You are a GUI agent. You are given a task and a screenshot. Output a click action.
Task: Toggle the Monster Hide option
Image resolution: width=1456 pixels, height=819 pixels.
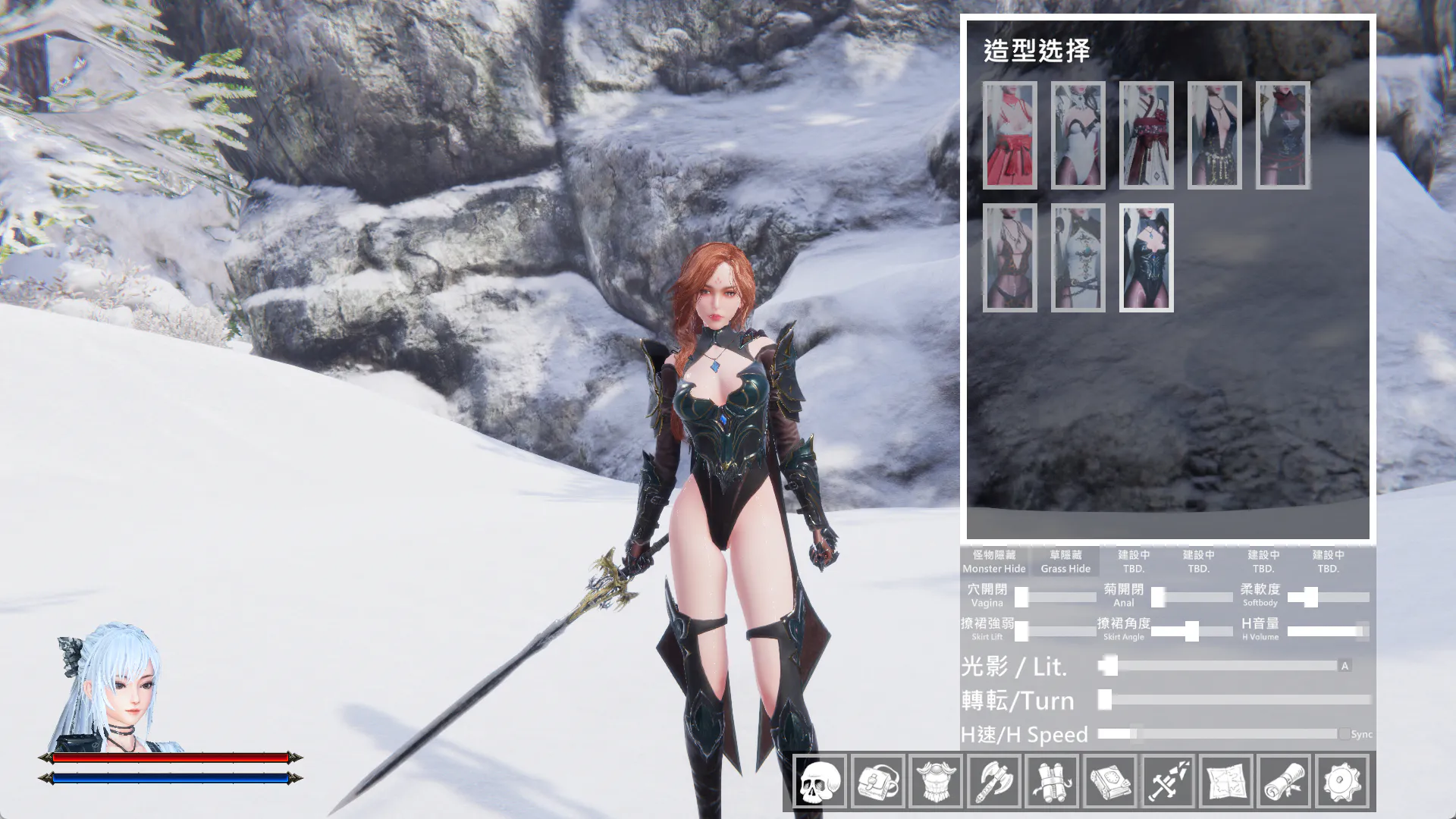[993, 561]
